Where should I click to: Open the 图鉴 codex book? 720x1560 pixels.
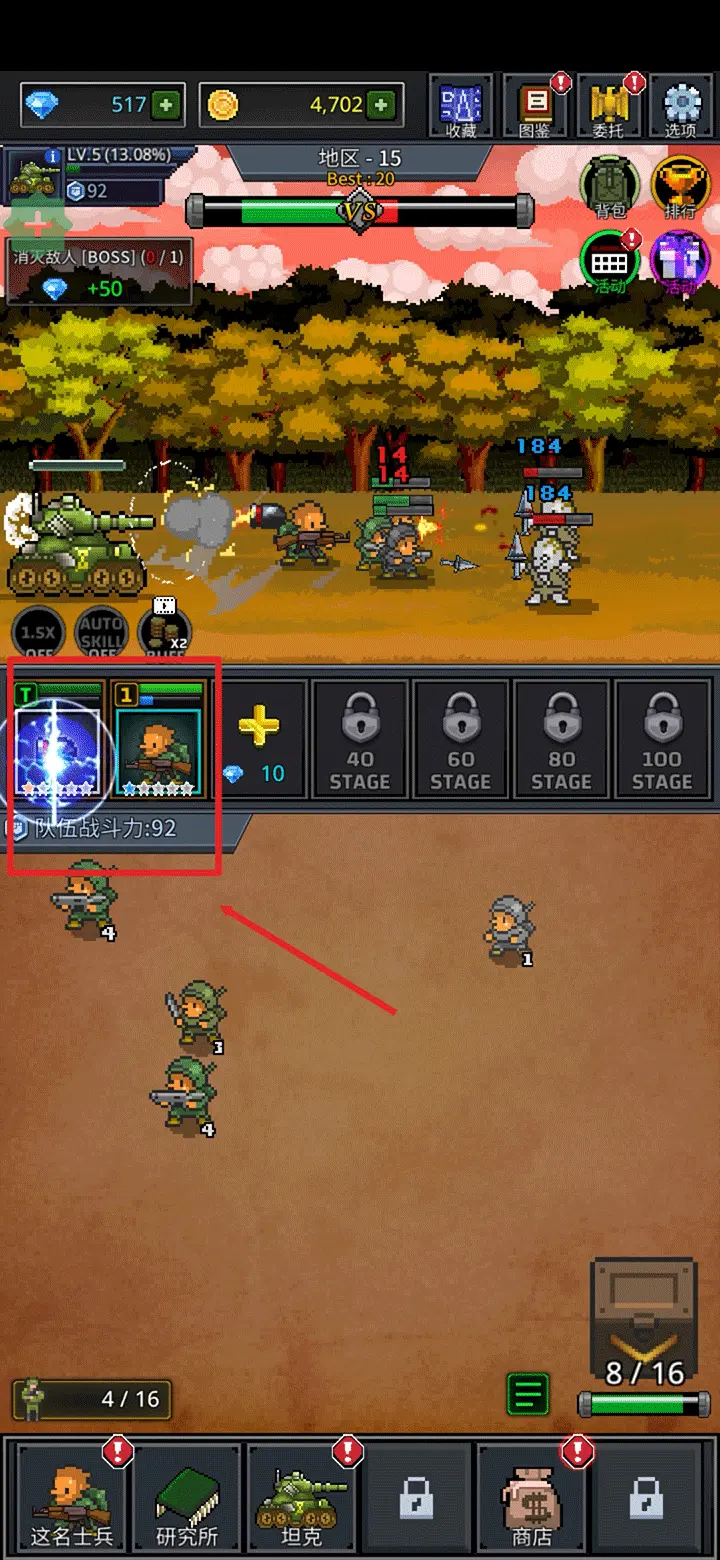(x=536, y=107)
